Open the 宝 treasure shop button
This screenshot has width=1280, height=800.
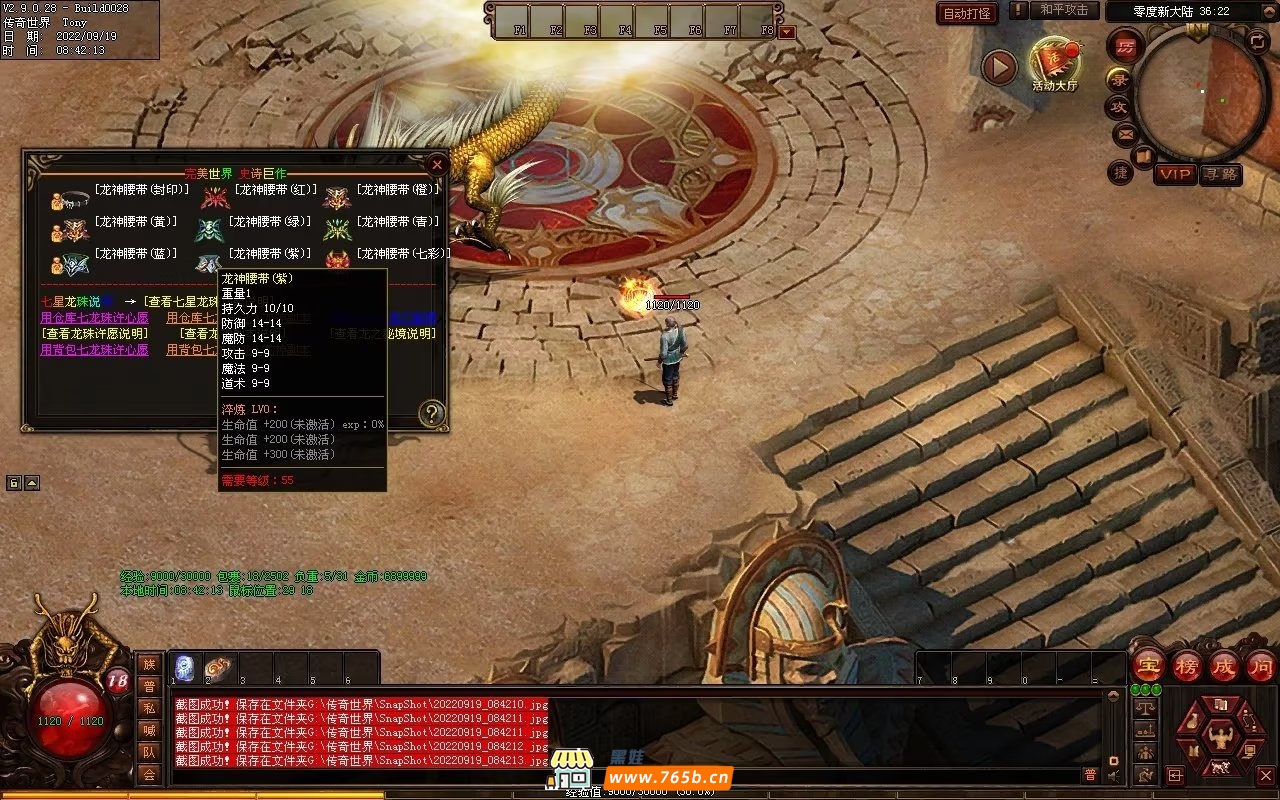(x=1150, y=665)
